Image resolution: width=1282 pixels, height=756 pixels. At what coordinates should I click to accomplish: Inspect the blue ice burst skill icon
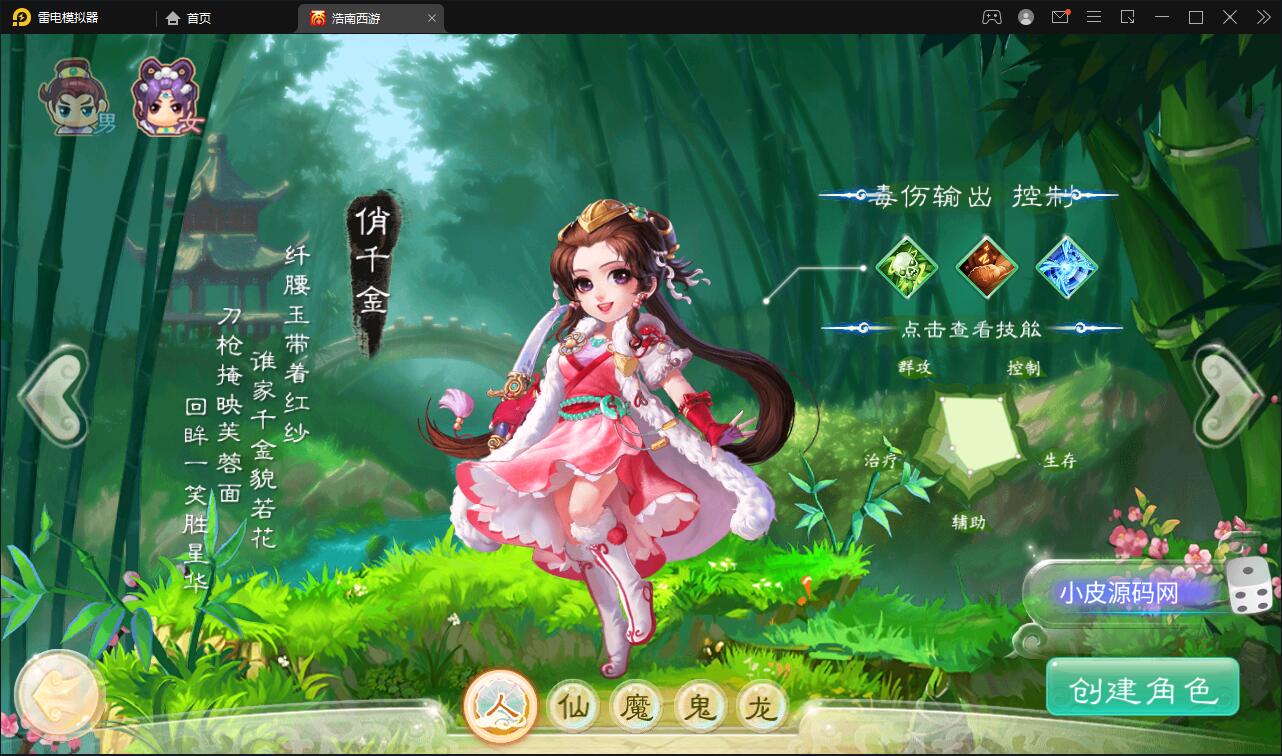[x=1068, y=266]
